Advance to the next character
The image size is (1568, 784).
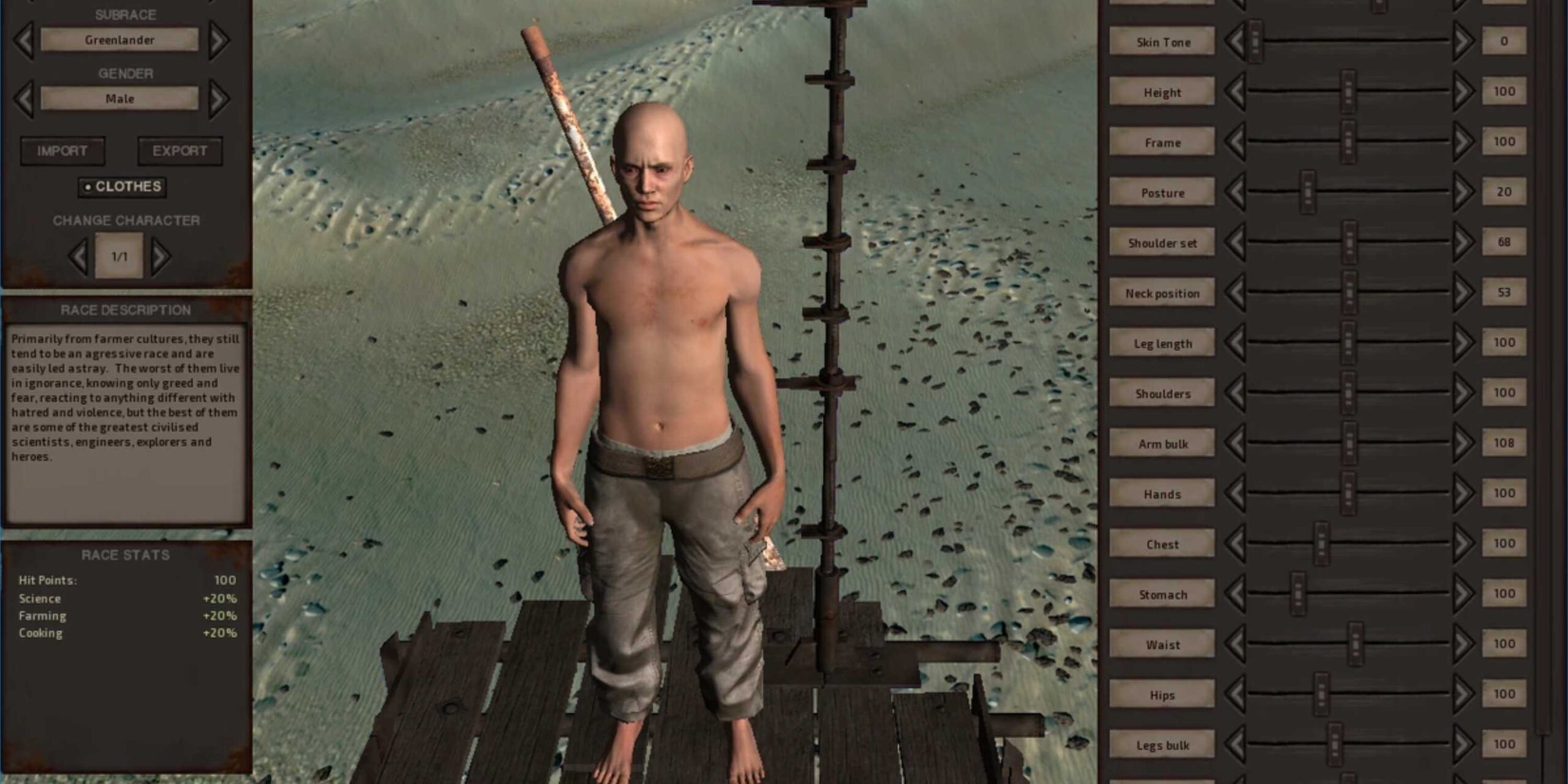pyautogui.click(x=160, y=256)
